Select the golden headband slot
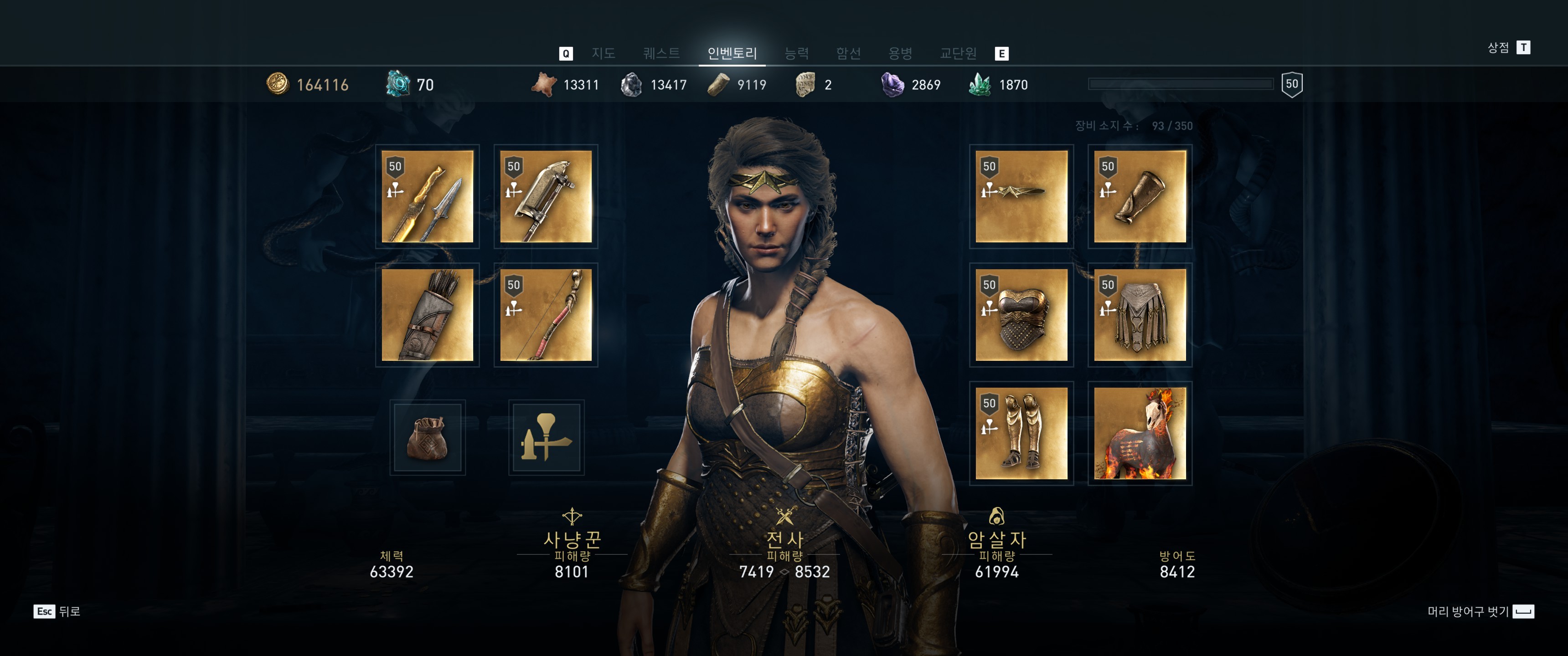This screenshot has height=656, width=1568. [x=1021, y=196]
